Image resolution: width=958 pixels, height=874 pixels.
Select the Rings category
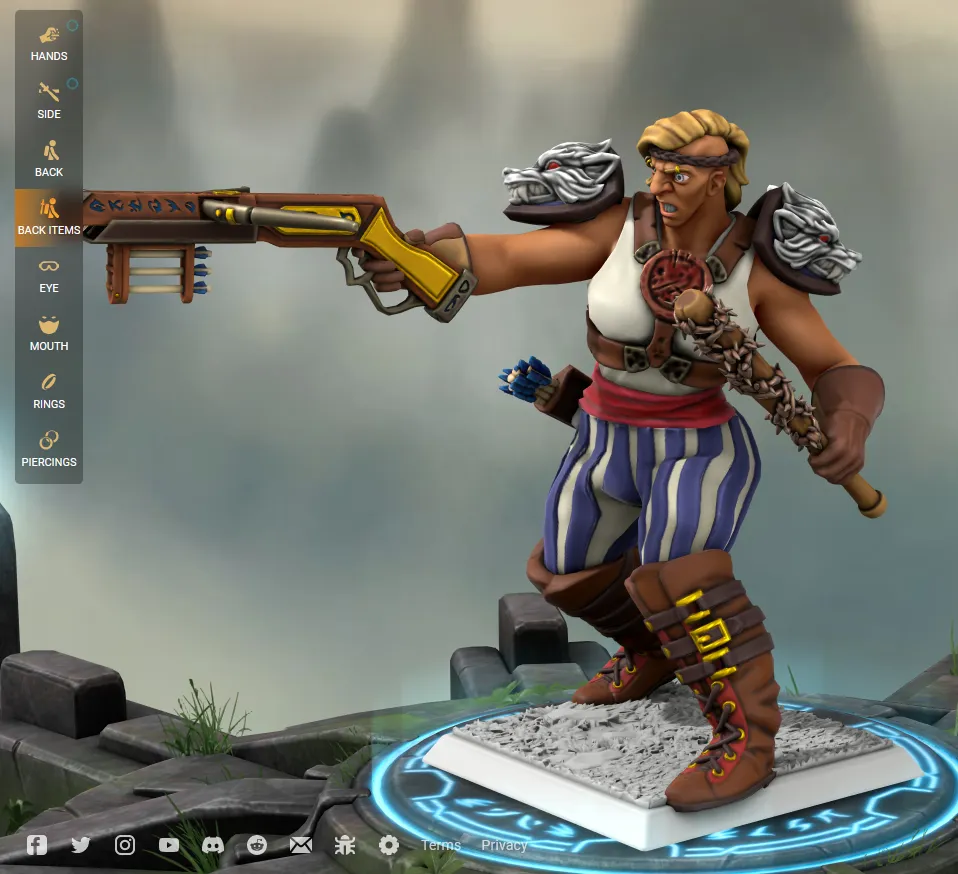coord(48,391)
